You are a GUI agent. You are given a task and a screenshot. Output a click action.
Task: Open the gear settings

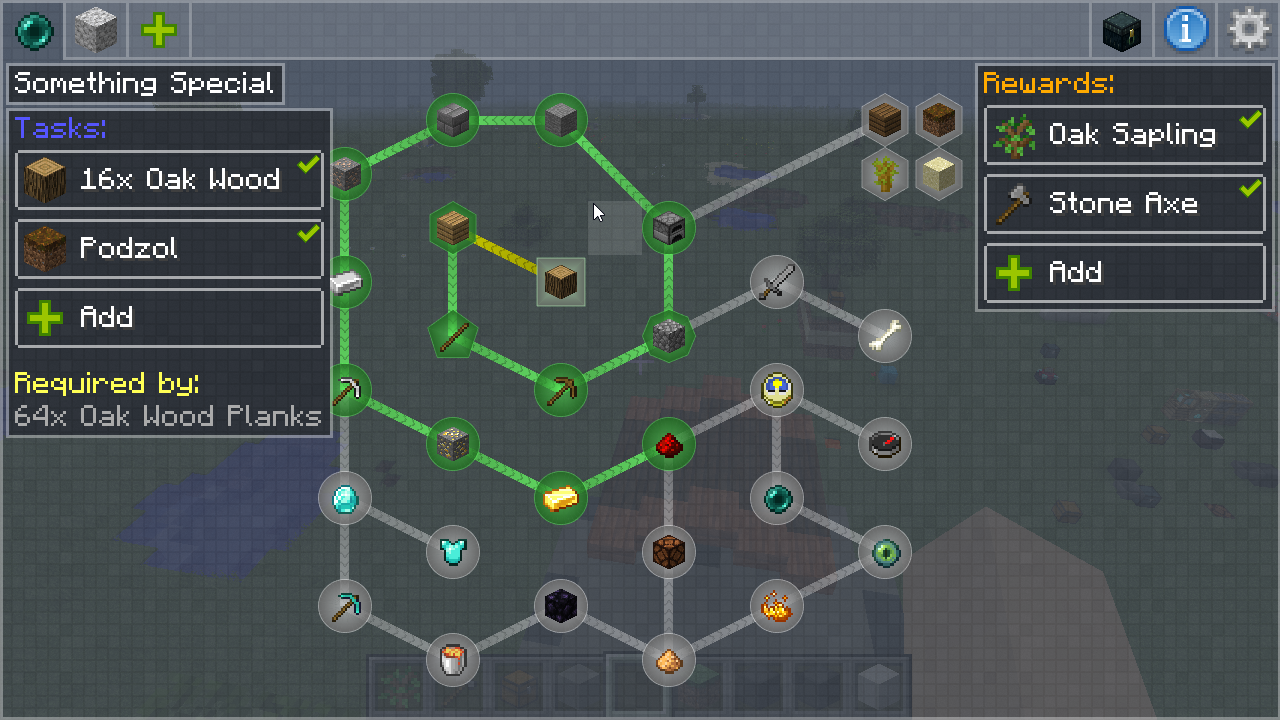point(1249,30)
